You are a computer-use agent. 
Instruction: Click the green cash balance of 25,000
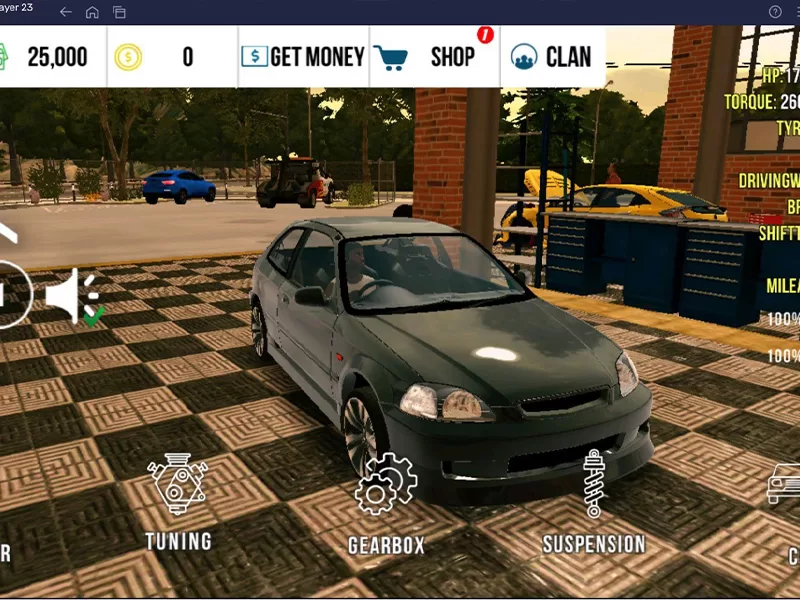52,57
